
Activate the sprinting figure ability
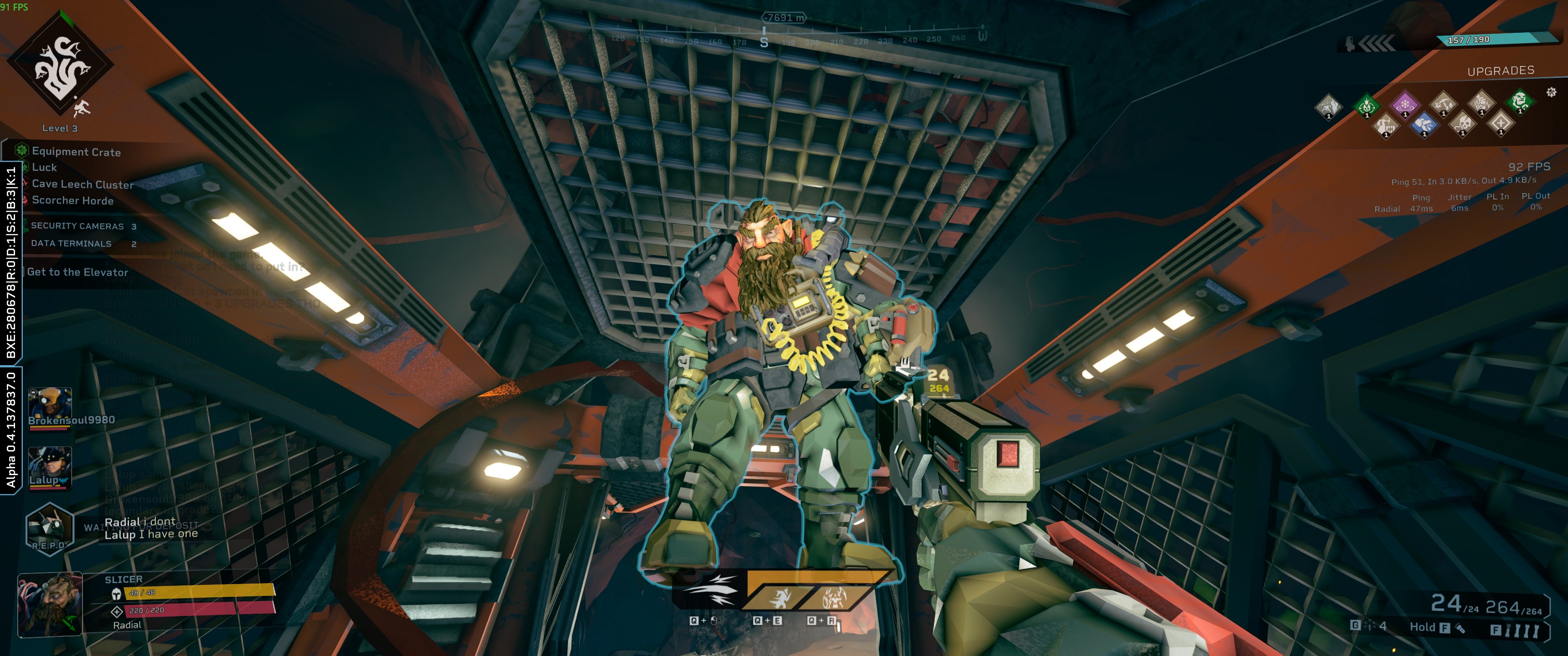(779, 598)
